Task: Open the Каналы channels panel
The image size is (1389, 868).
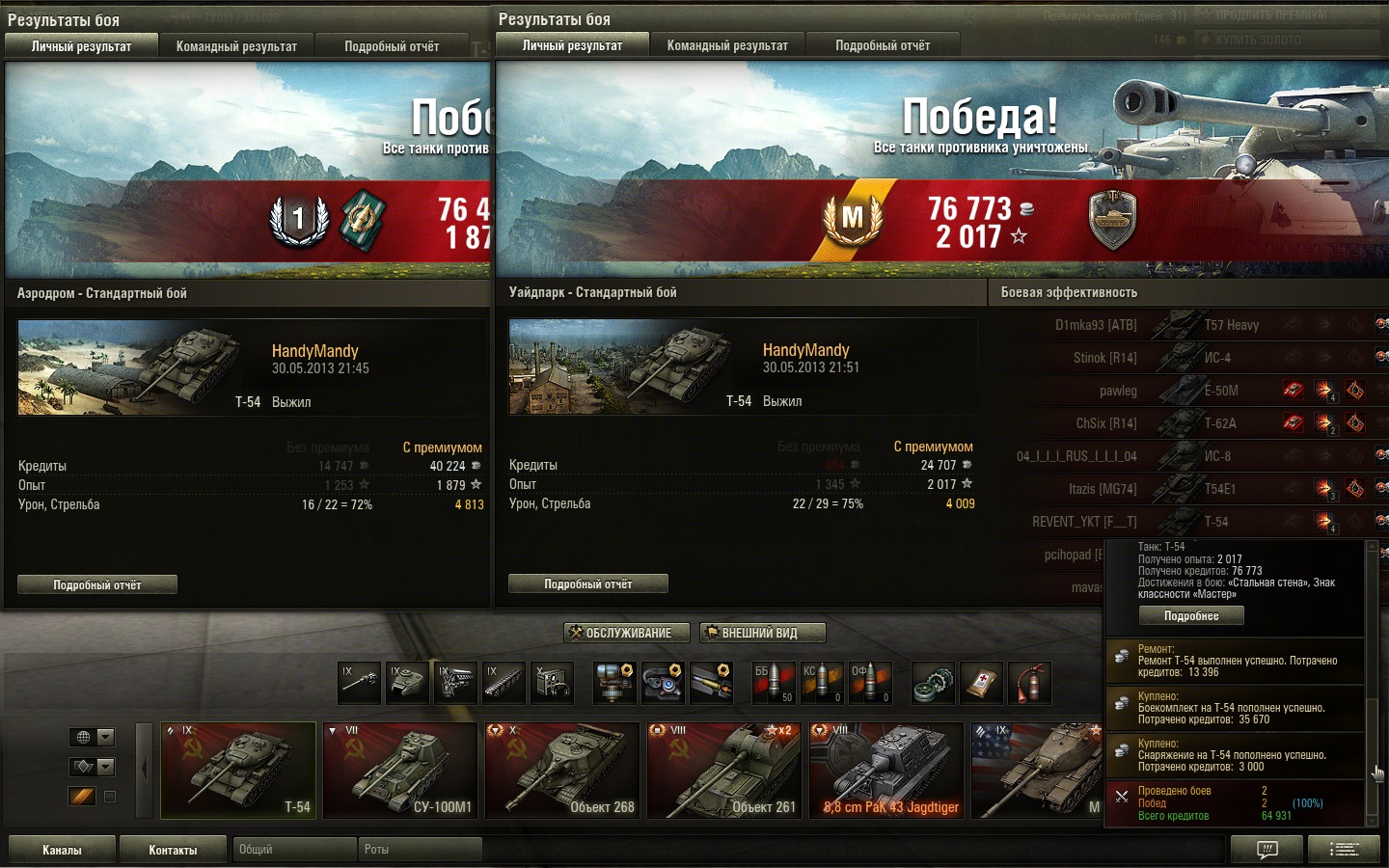Action: (62, 850)
